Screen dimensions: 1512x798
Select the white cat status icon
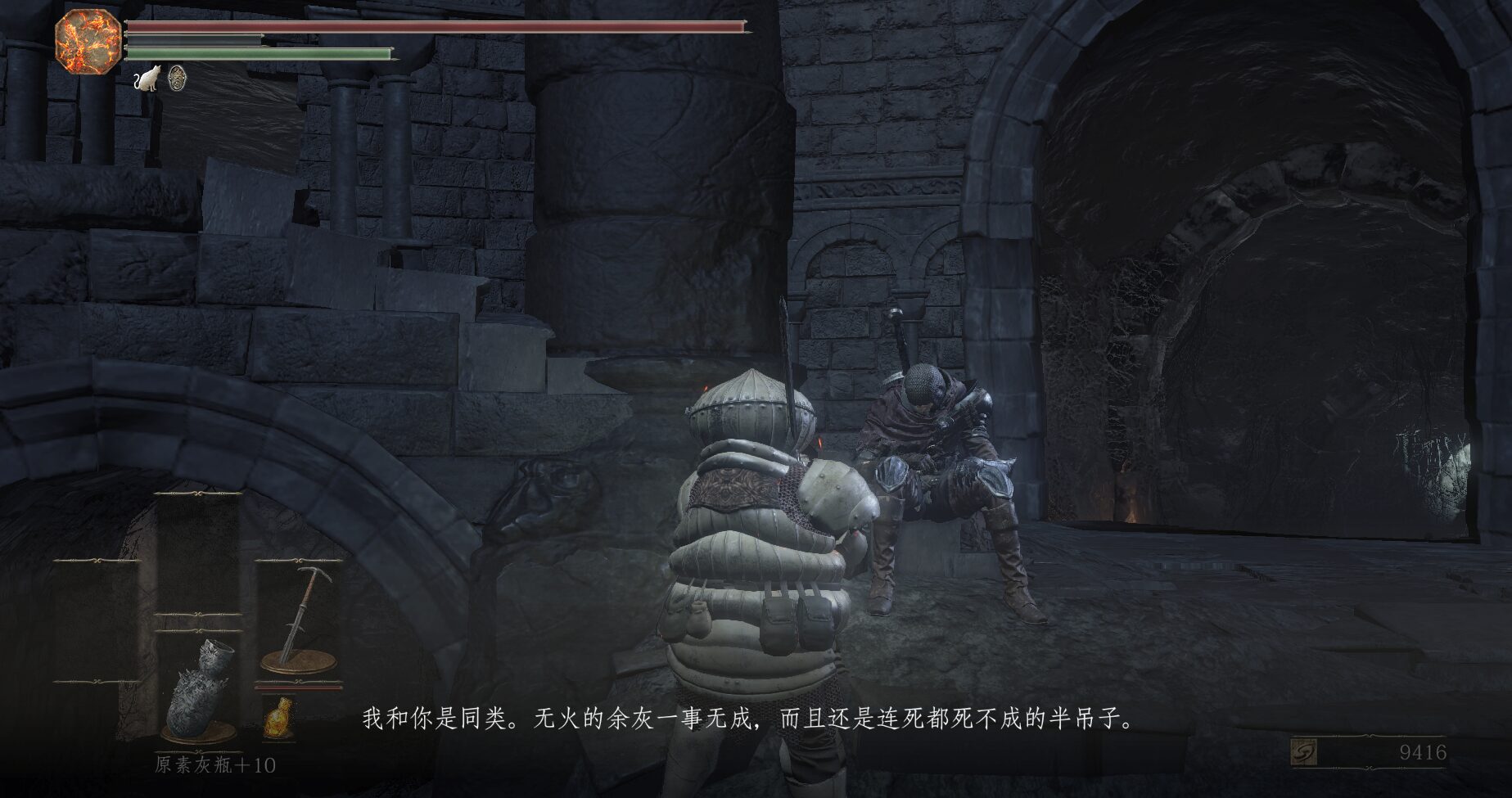pyautogui.click(x=147, y=79)
